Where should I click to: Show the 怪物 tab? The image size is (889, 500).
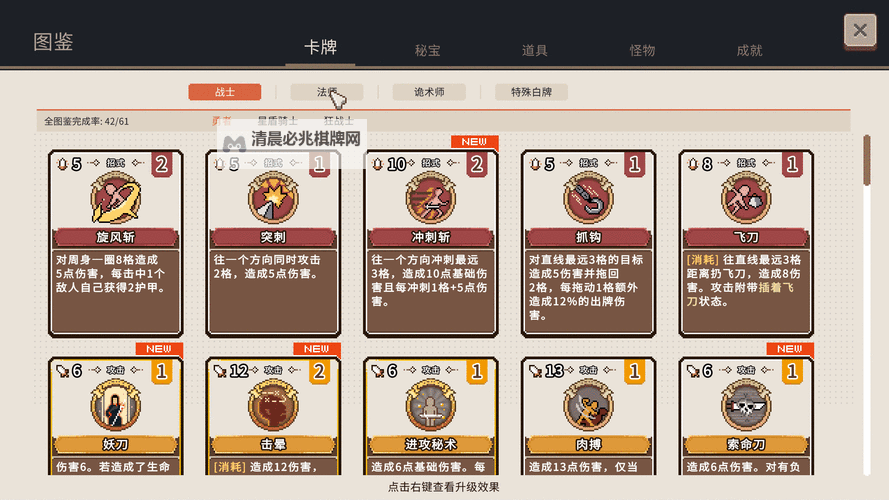tap(642, 51)
